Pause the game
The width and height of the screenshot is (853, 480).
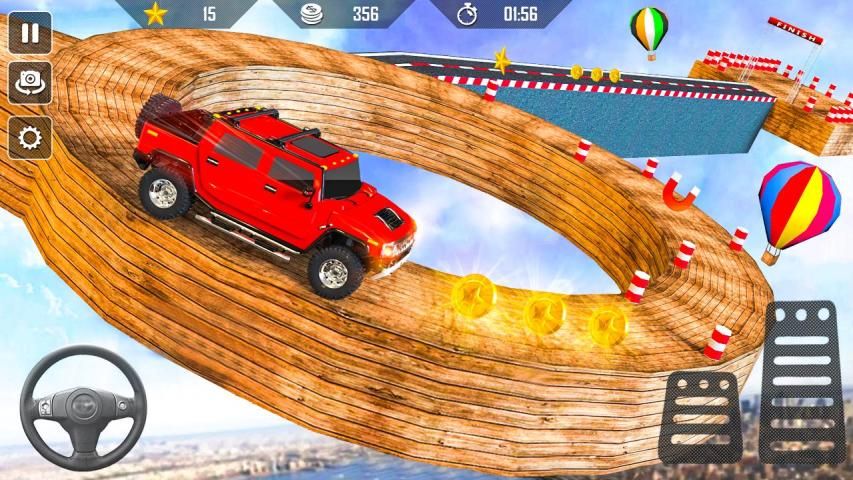click(x=30, y=32)
